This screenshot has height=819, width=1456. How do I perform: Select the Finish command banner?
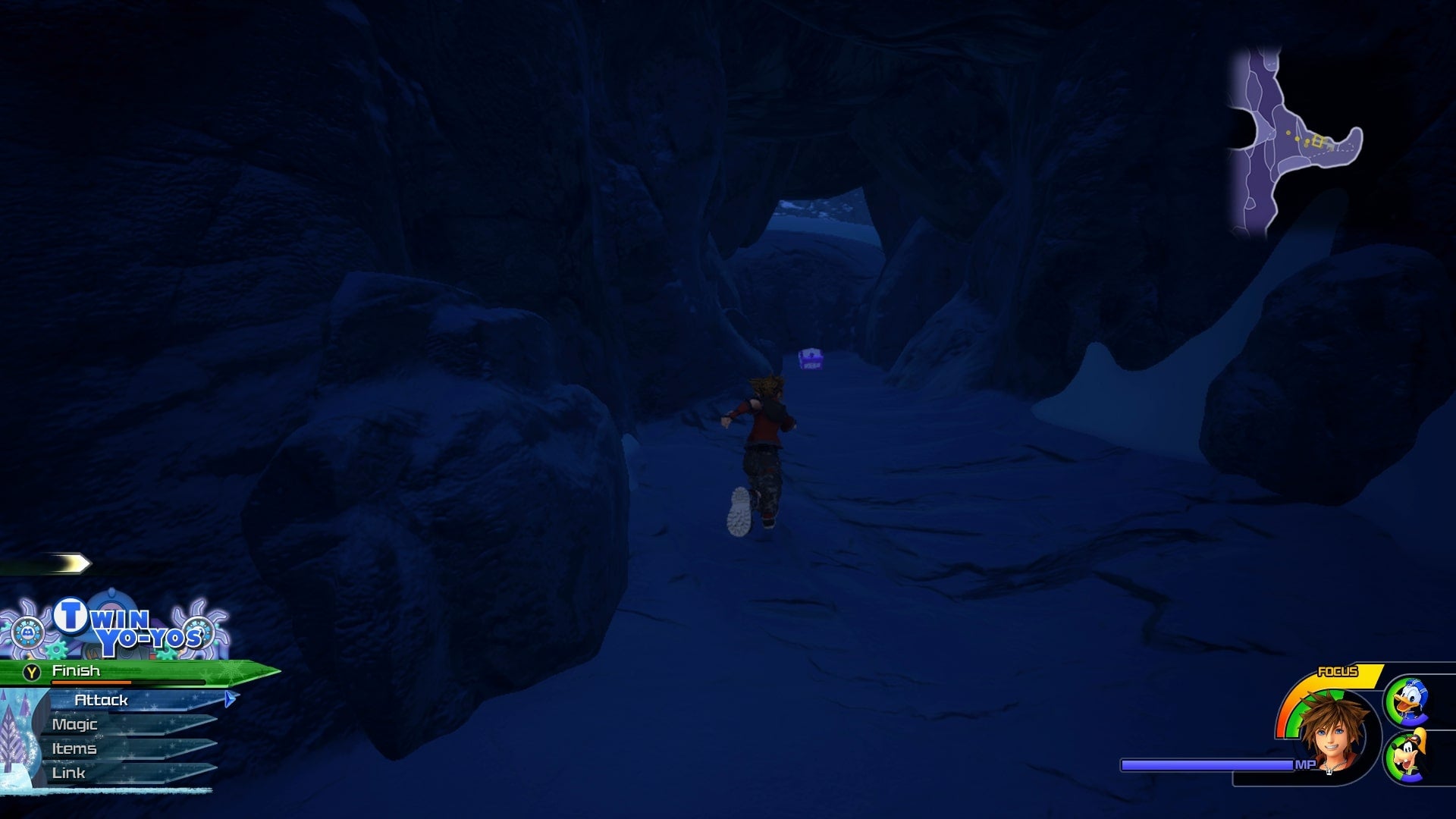click(114, 670)
